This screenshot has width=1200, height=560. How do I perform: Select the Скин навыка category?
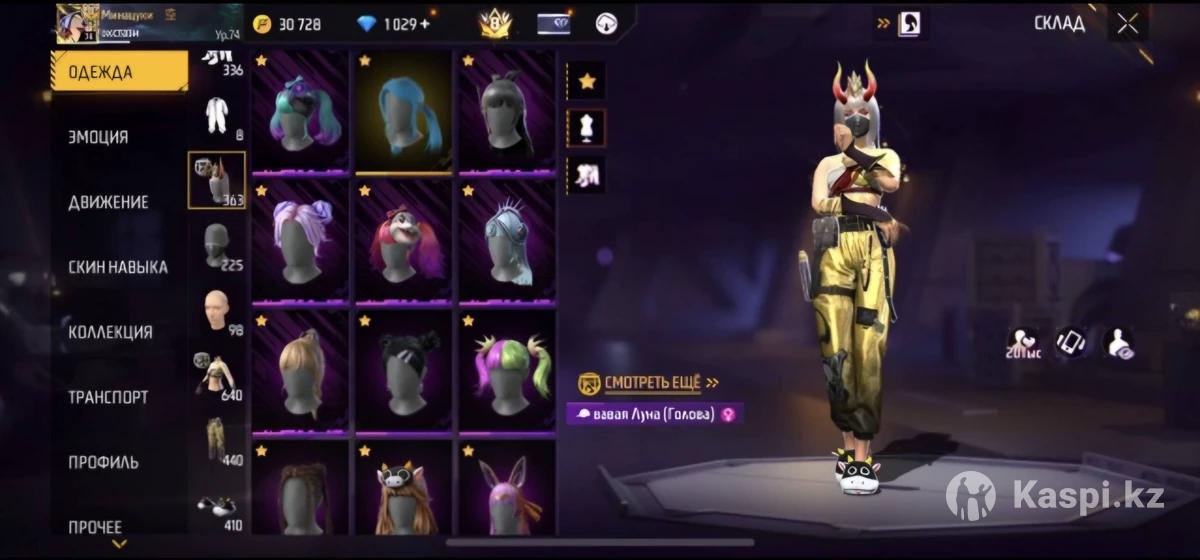tap(117, 267)
